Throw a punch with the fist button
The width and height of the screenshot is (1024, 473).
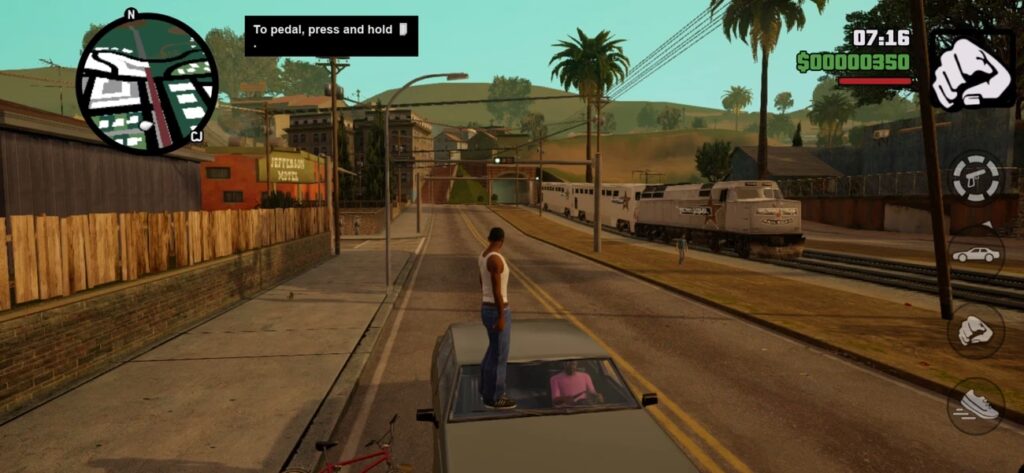point(975,329)
